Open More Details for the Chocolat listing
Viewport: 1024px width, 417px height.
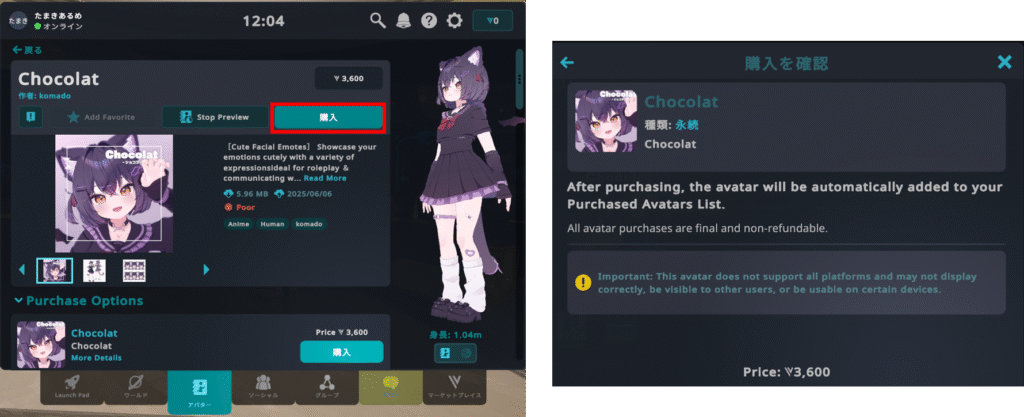coord(96,358)
